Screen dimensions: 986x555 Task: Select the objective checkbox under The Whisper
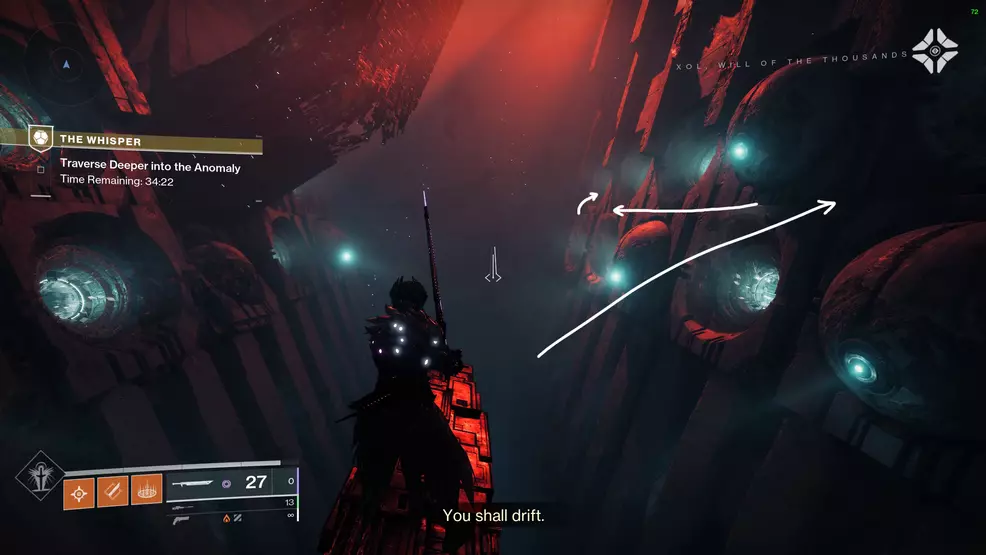[x=40, y=169]
